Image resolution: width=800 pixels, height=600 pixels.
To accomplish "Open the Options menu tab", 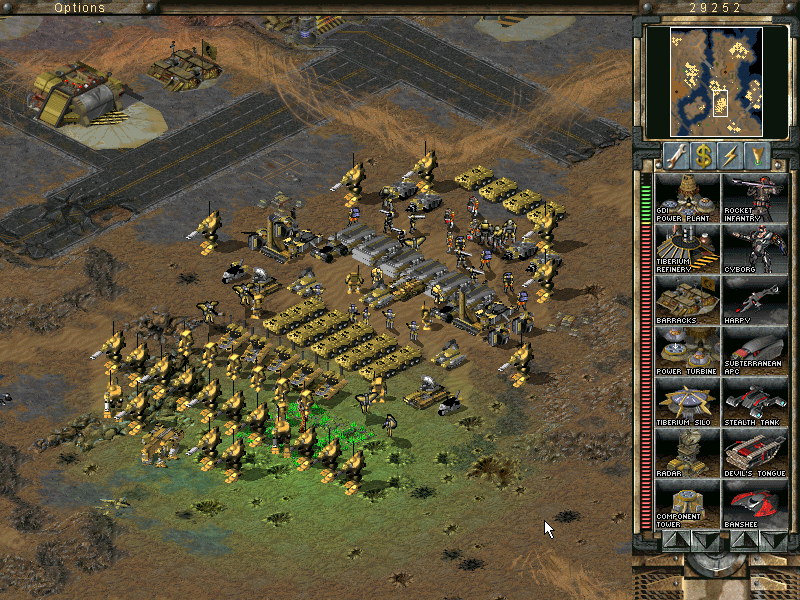I will pos(79,8).
